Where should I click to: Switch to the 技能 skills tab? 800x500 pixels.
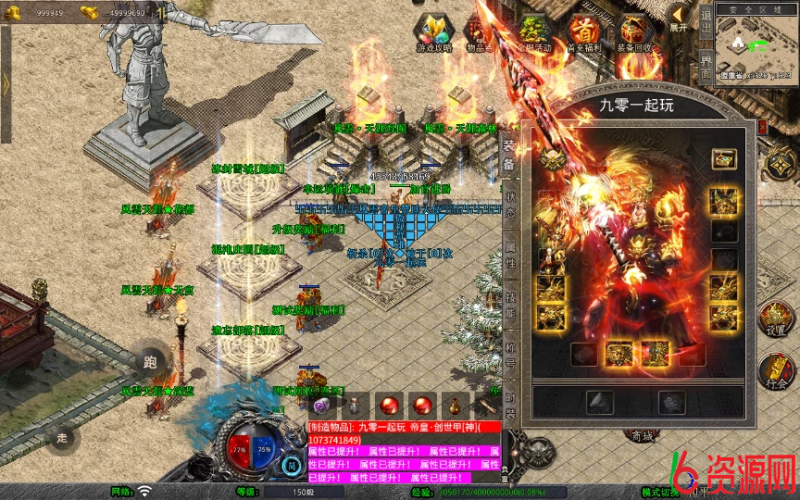point(508,304)
